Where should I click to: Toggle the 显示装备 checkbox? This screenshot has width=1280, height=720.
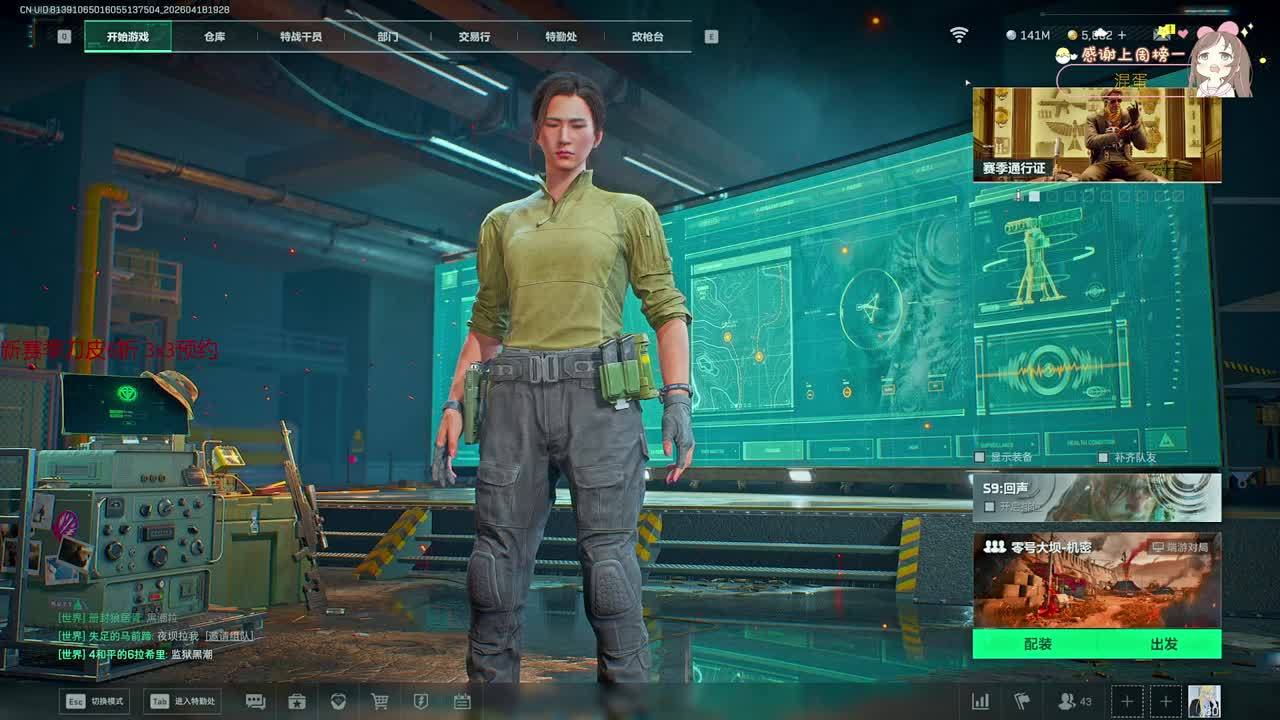(981, 457)
